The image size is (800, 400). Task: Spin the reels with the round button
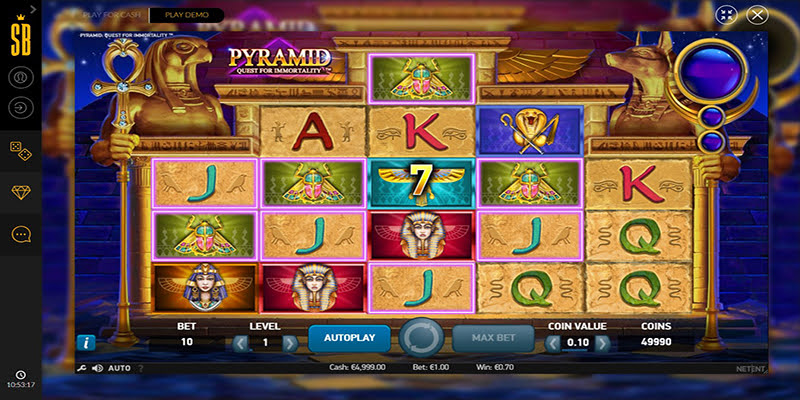(421, 338)
